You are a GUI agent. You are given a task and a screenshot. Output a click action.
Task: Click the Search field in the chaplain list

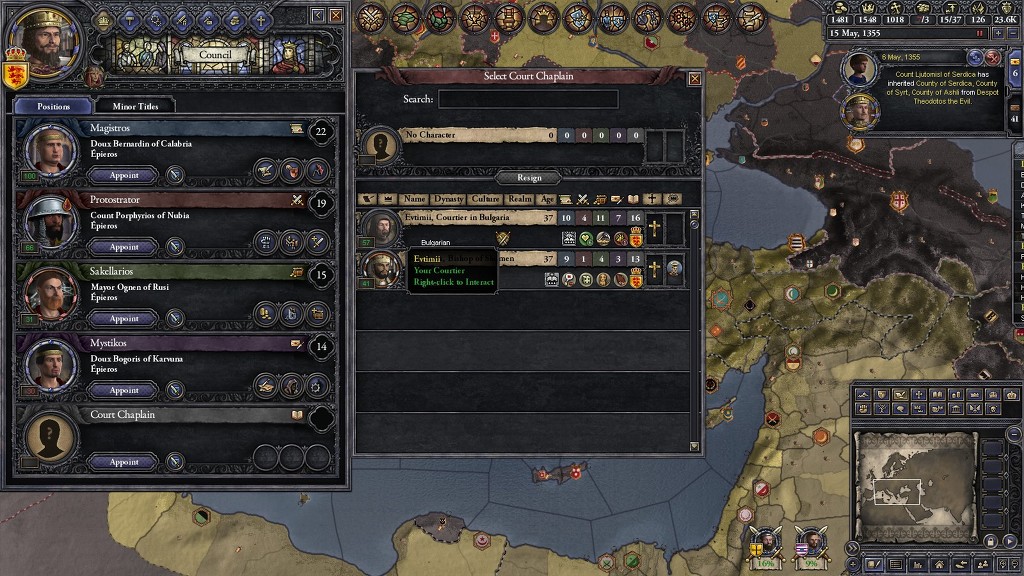[528, 99]
